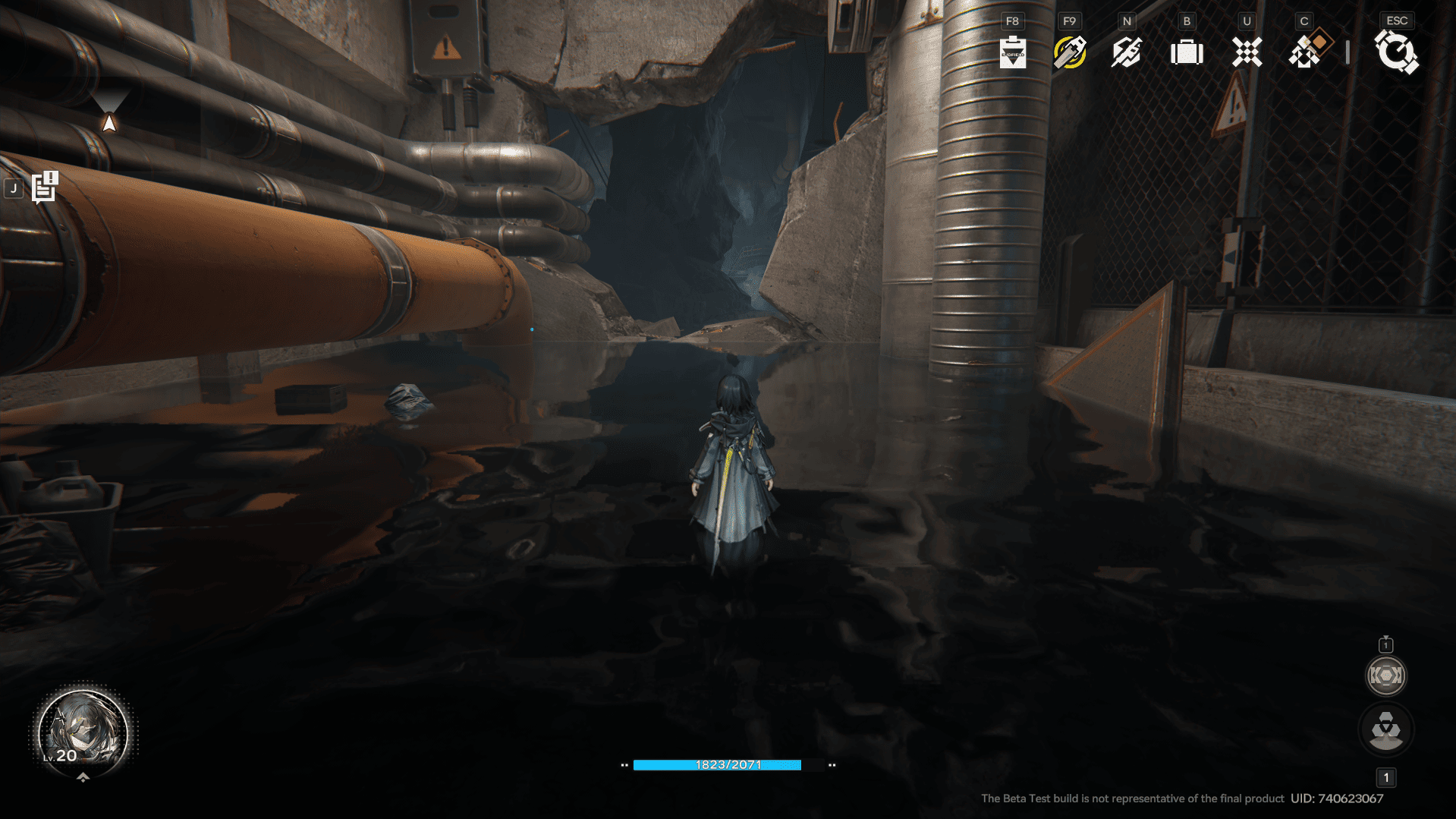Select the level 20 operator portrait
The width and height of the screenshot is (1456, 819).
83,732
